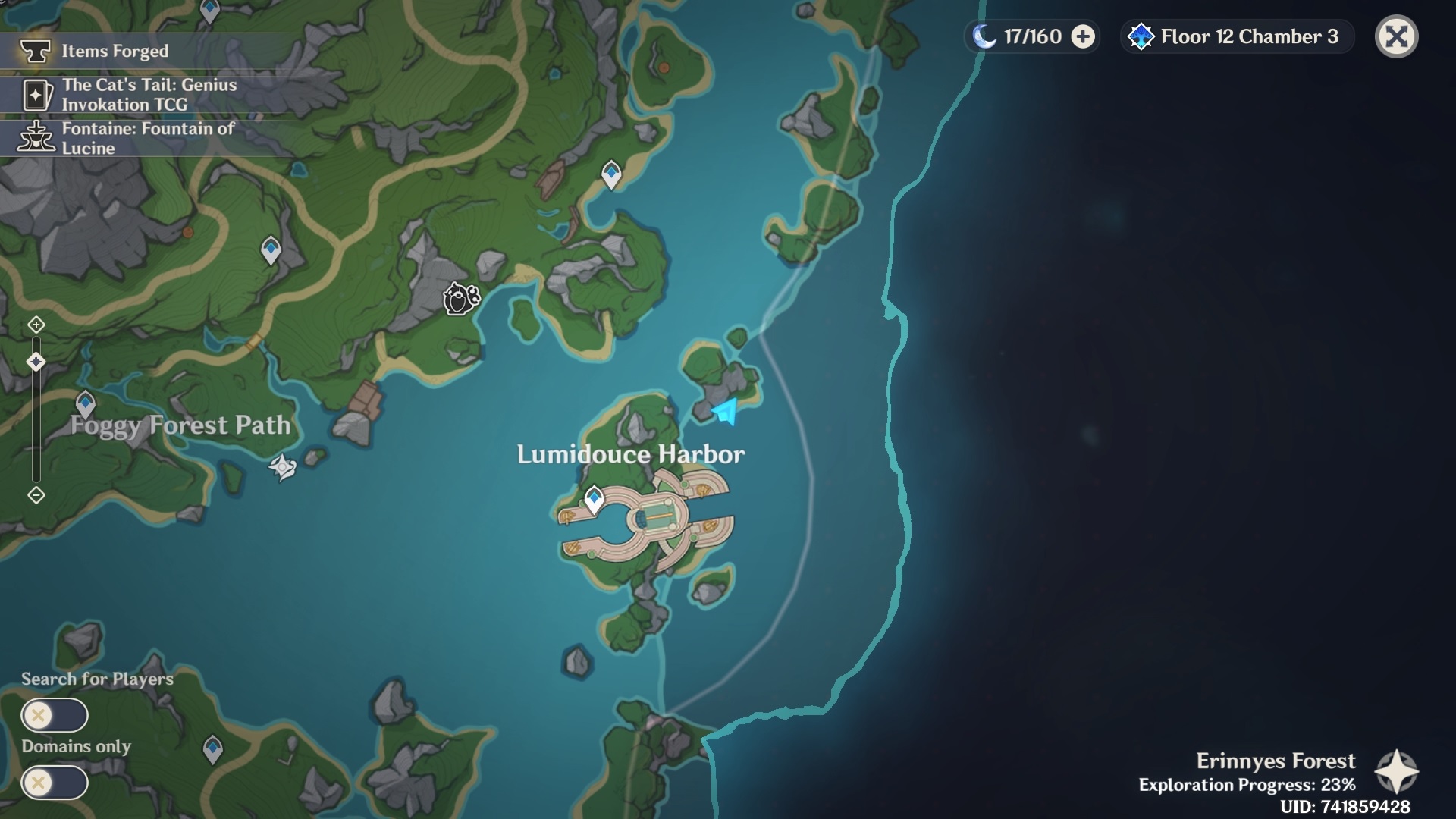Click the plus button beside 17/160 counter
Viewport: 1456px width, 819px height.
(x=1083, y=36)
